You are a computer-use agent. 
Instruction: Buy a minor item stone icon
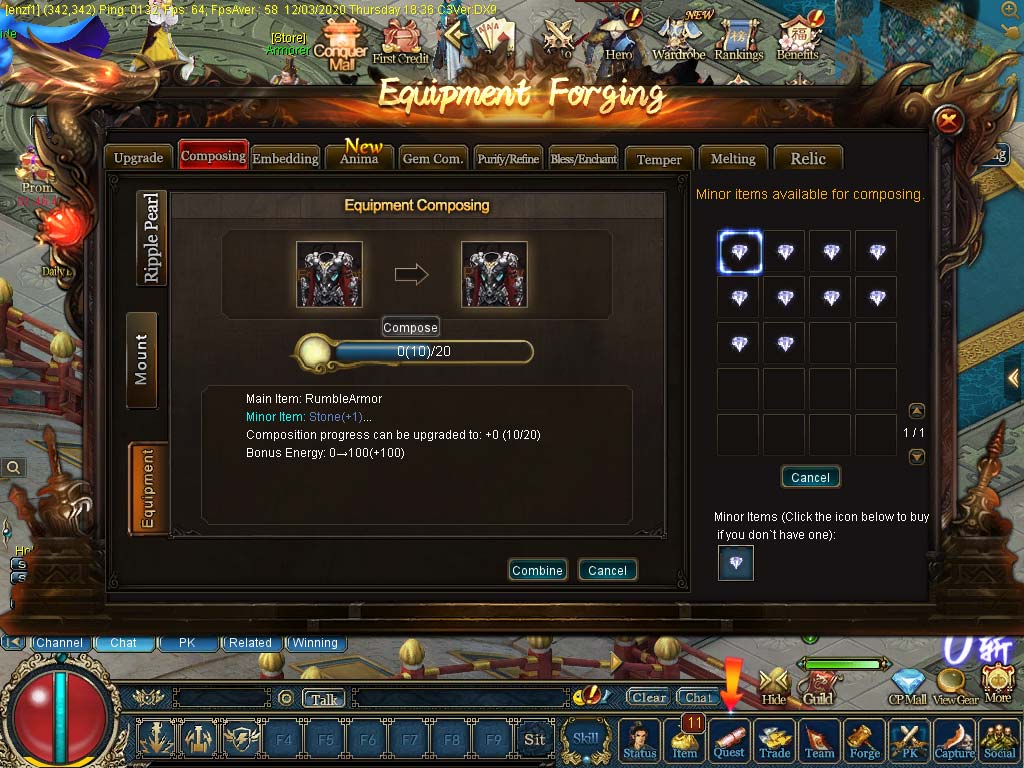[x=736, y=563]
